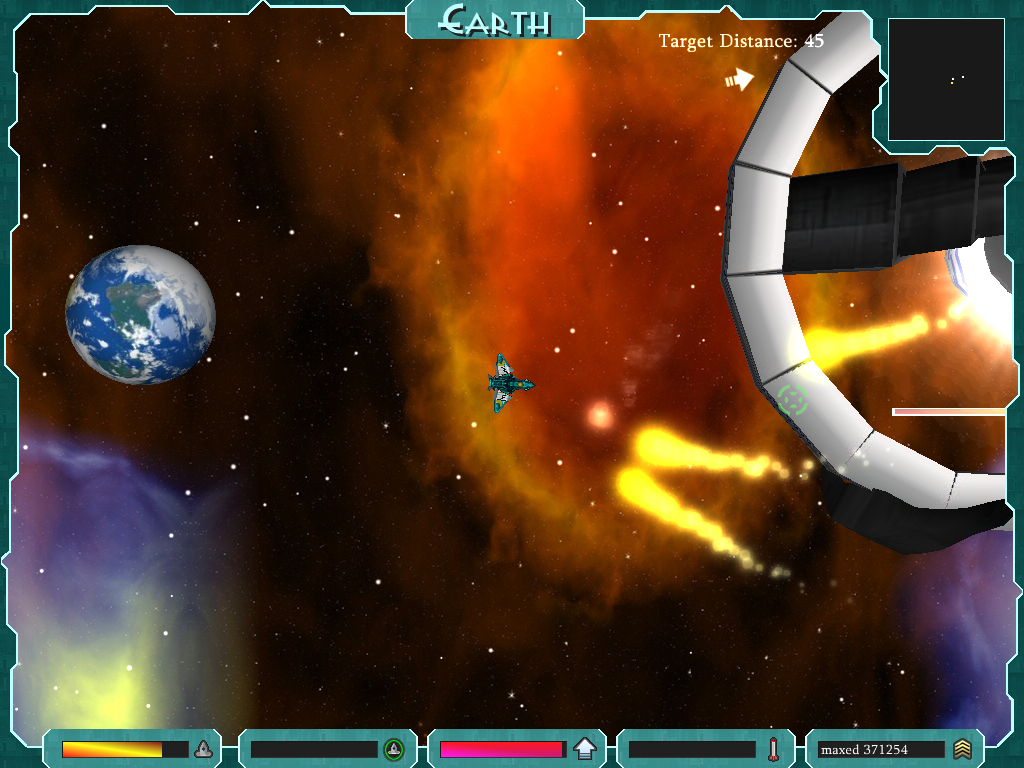The width and height of the screenshot is (1024, 768).
Task: Click the white target direction arrow
Action: click(739, 79)
